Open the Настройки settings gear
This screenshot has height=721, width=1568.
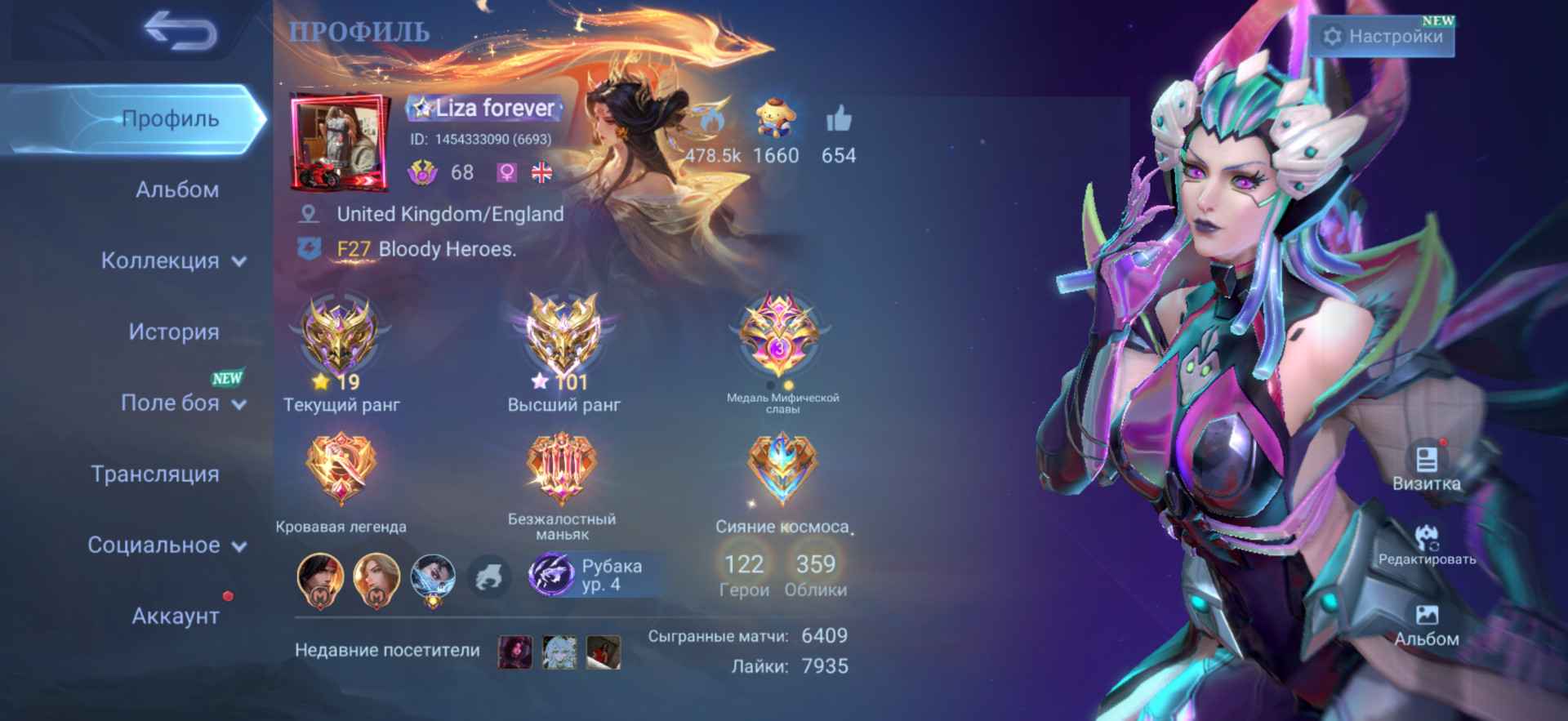1382,36
